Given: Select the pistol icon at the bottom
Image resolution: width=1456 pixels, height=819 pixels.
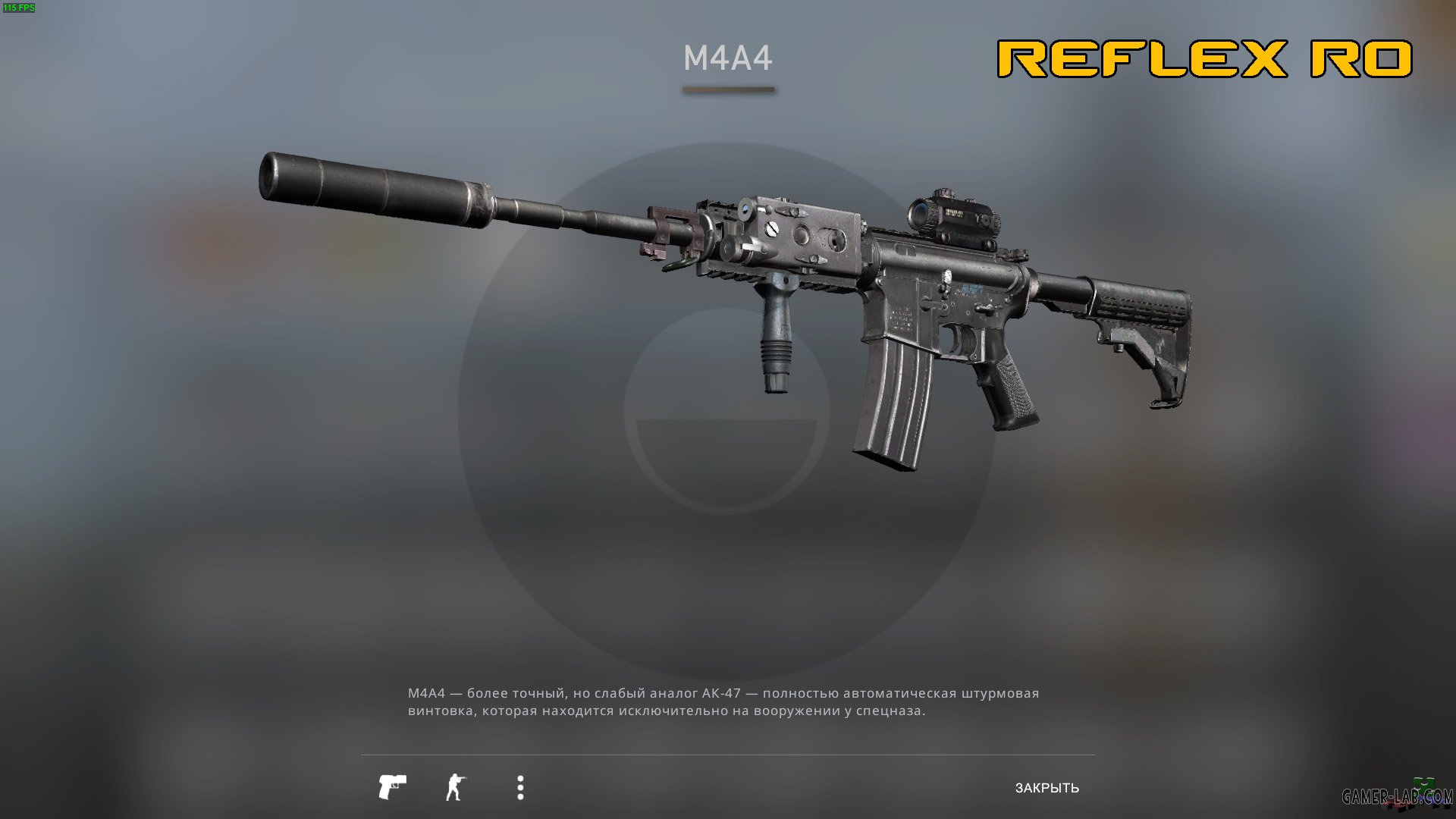Looking at the screenshot, I should (x=393, y=786).
